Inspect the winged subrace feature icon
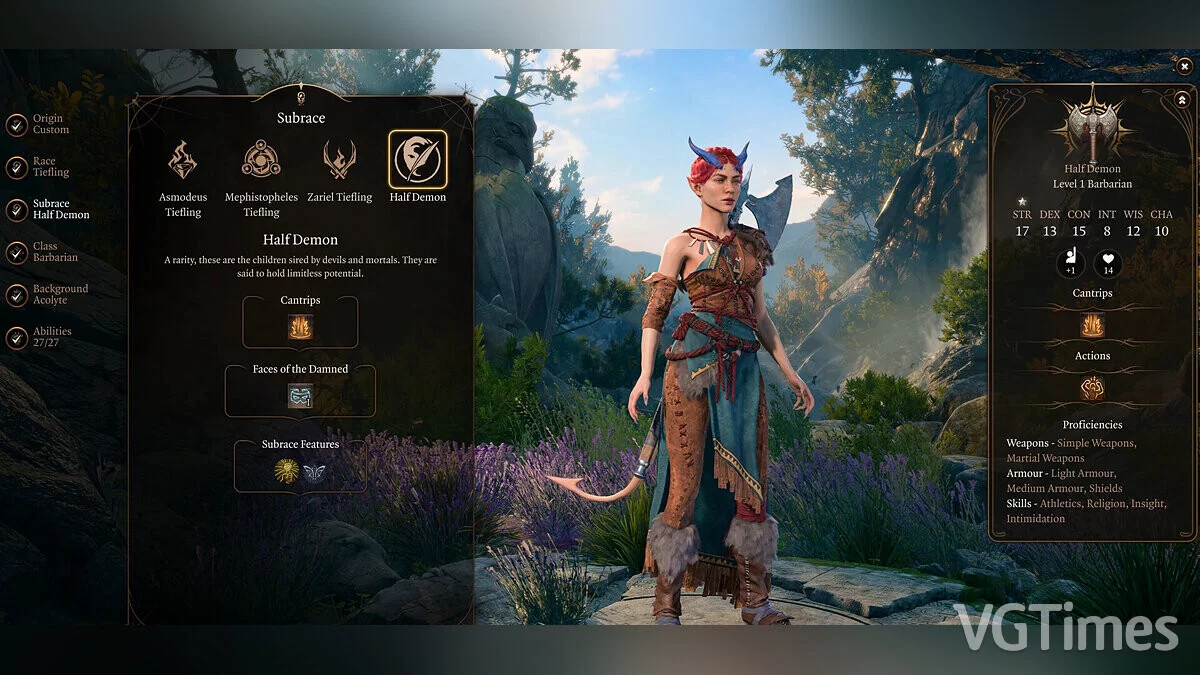Viewport: 1200px width, 675px height. pyautogui.click(x=314, y=472)
